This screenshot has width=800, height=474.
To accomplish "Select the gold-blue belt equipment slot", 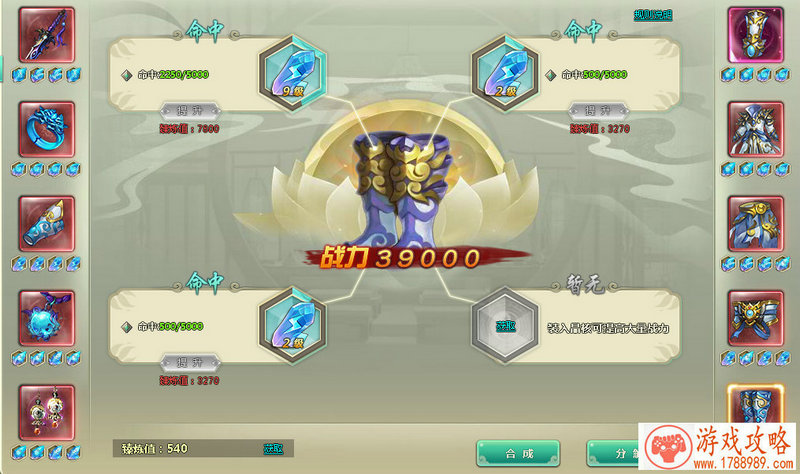I will click(755, 317).
